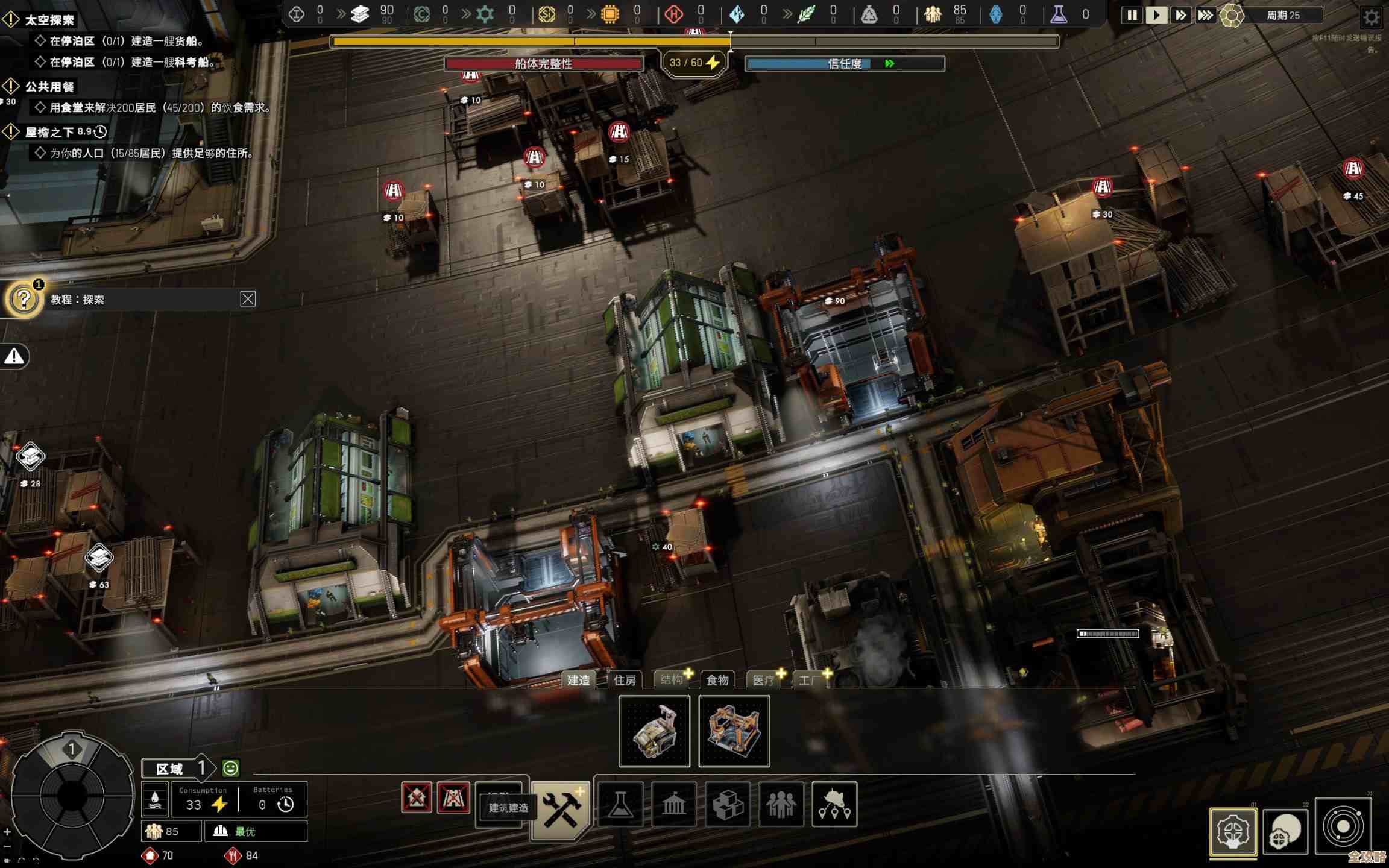The width and height of the screenshot is (1389, 868).
Task: Set game speed to triple fast-forward
Action: (1205, 15)
